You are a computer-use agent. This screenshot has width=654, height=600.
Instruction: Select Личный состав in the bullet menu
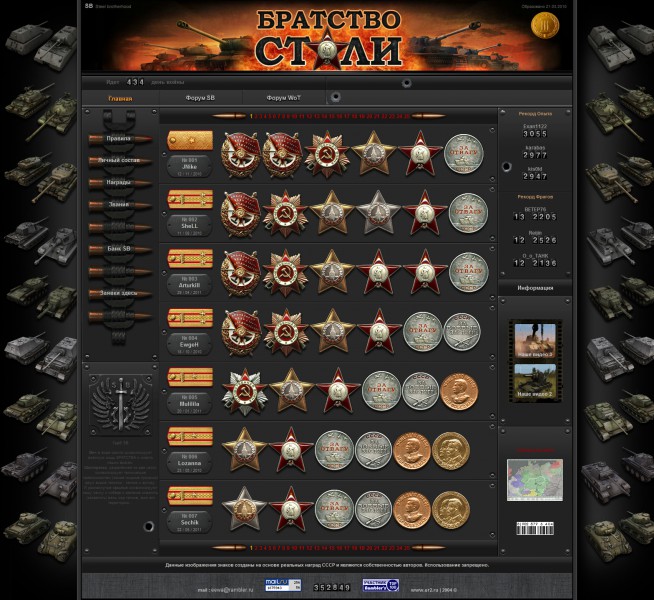coord(119,160)
